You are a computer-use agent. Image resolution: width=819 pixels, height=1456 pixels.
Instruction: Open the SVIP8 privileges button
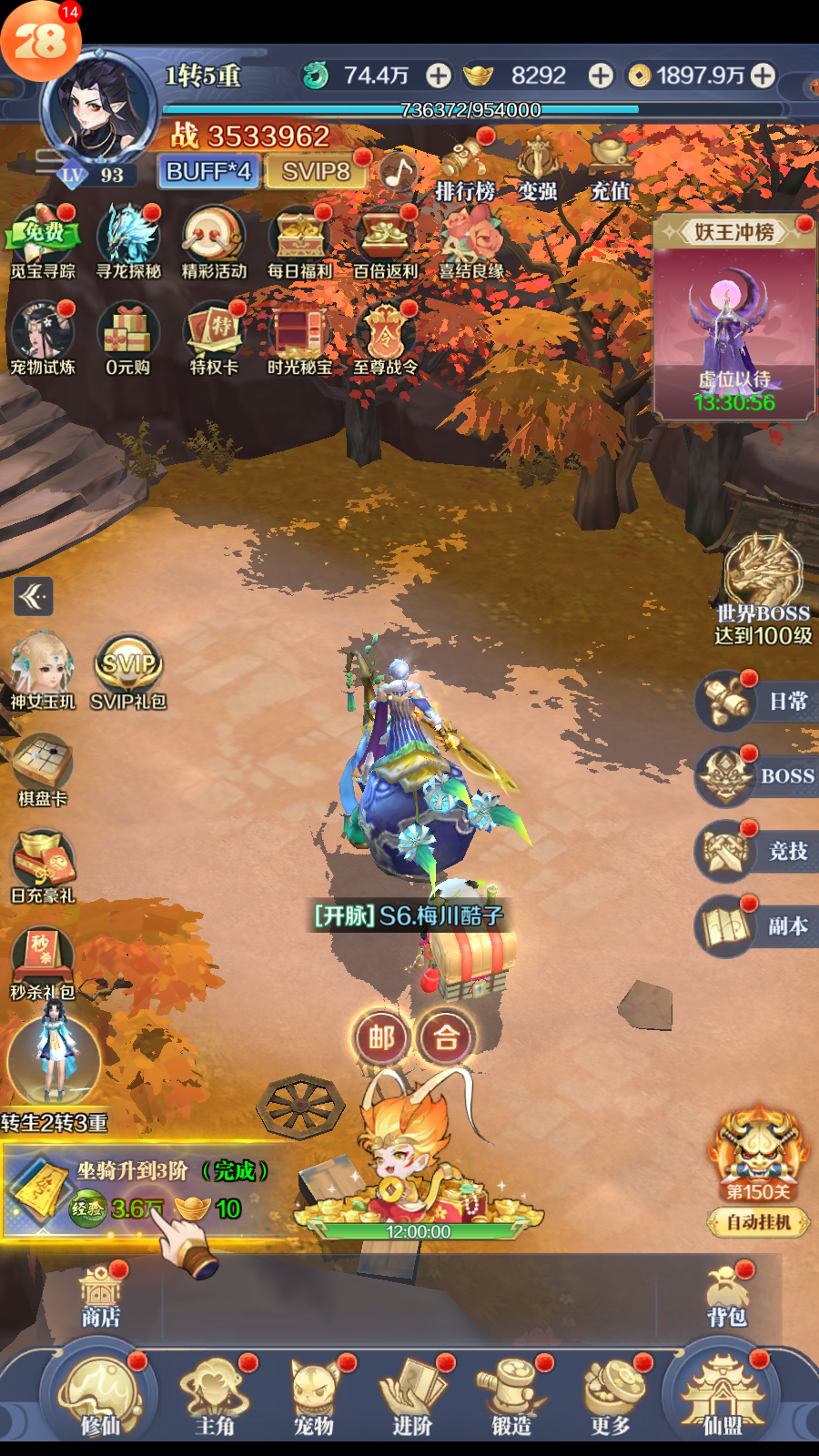316,171
